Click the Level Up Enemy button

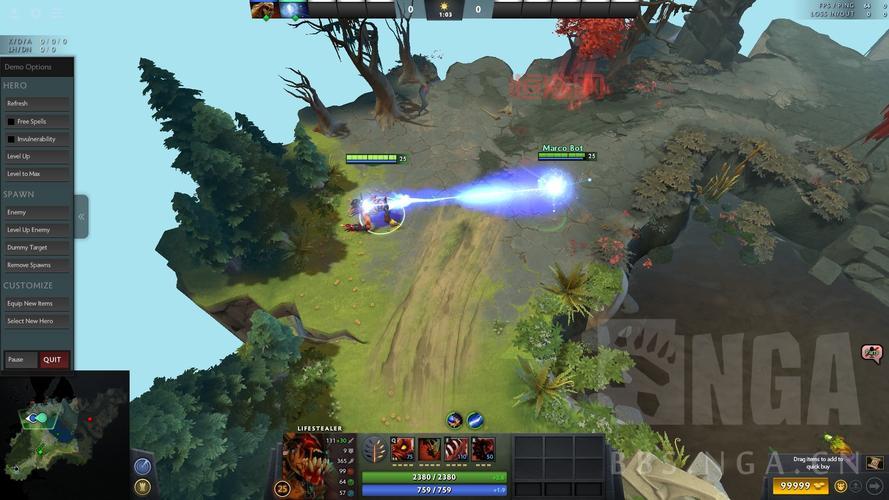[37, 230]
